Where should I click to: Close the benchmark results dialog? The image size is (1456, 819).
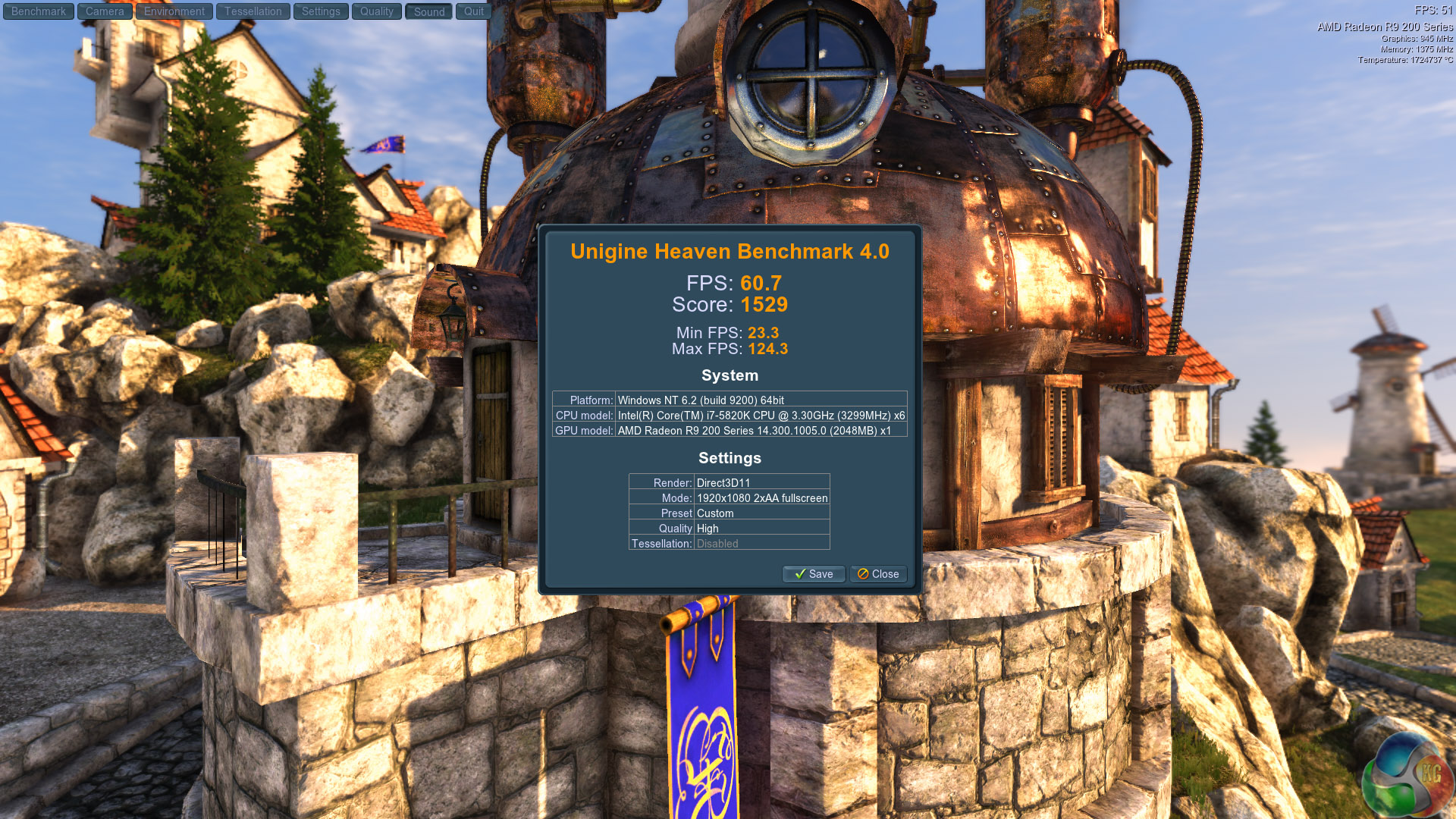(x=878, y=574)
